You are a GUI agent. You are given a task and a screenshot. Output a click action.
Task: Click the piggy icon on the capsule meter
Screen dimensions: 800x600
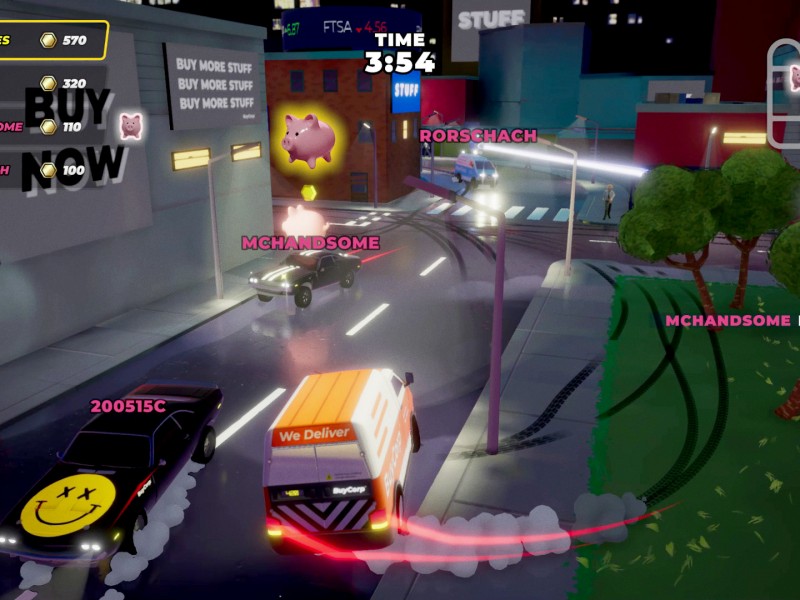pos(794,77)
